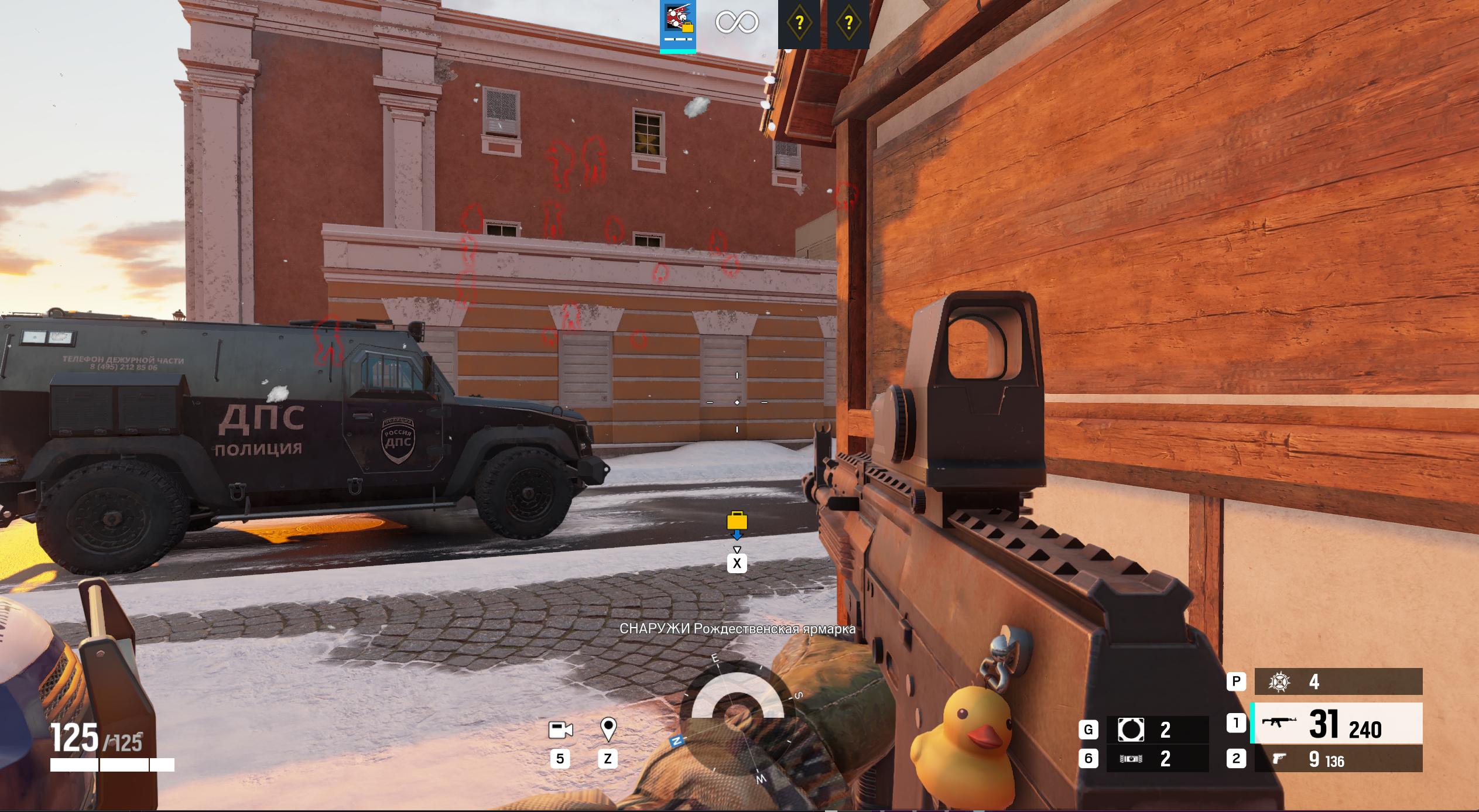
Task: Select the primary assault rifle slot
Action: pos(1336,724)
